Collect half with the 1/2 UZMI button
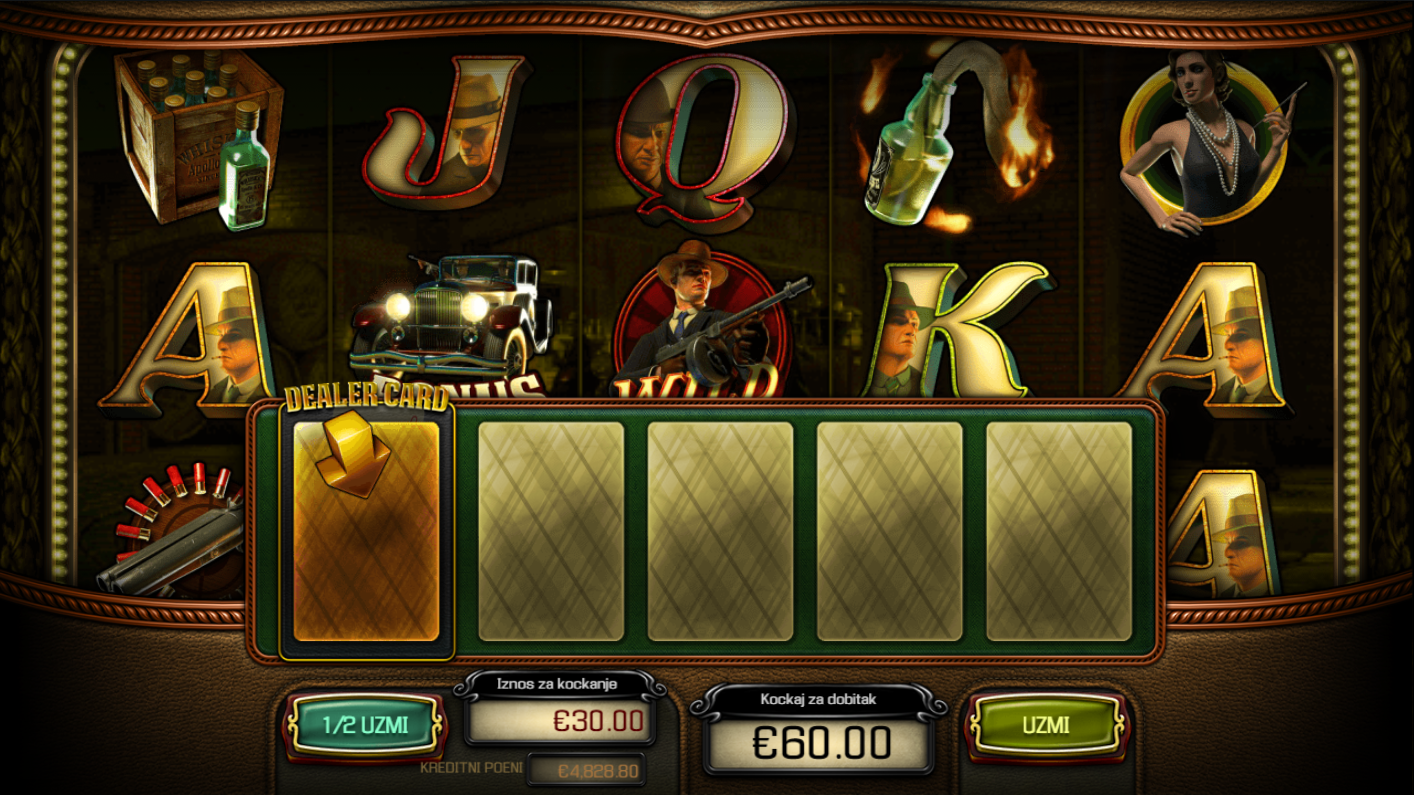Viewport: 1414px width, 795px height. [364, 724]
